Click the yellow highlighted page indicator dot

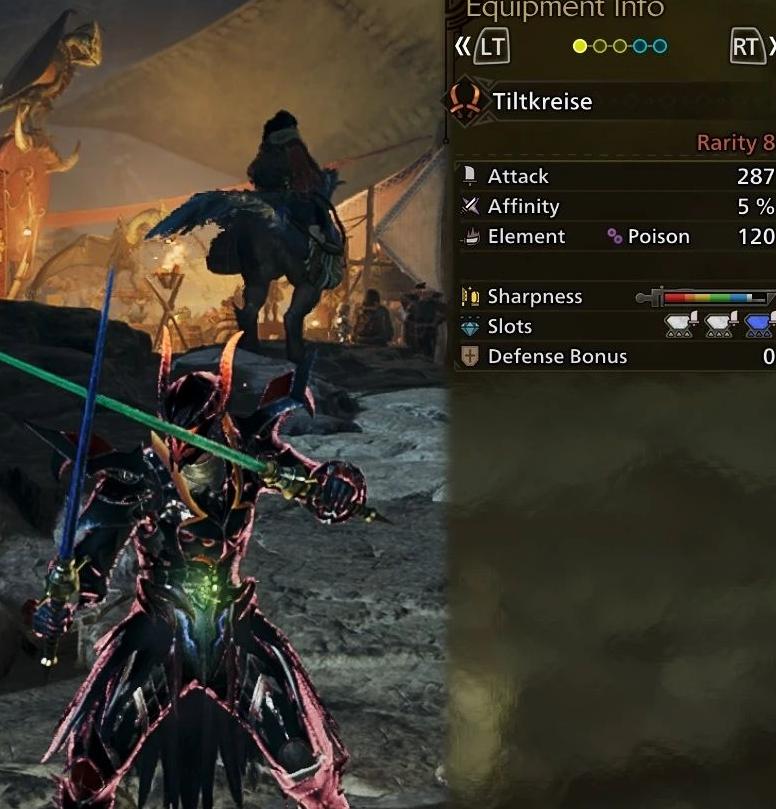pos(580,46)
